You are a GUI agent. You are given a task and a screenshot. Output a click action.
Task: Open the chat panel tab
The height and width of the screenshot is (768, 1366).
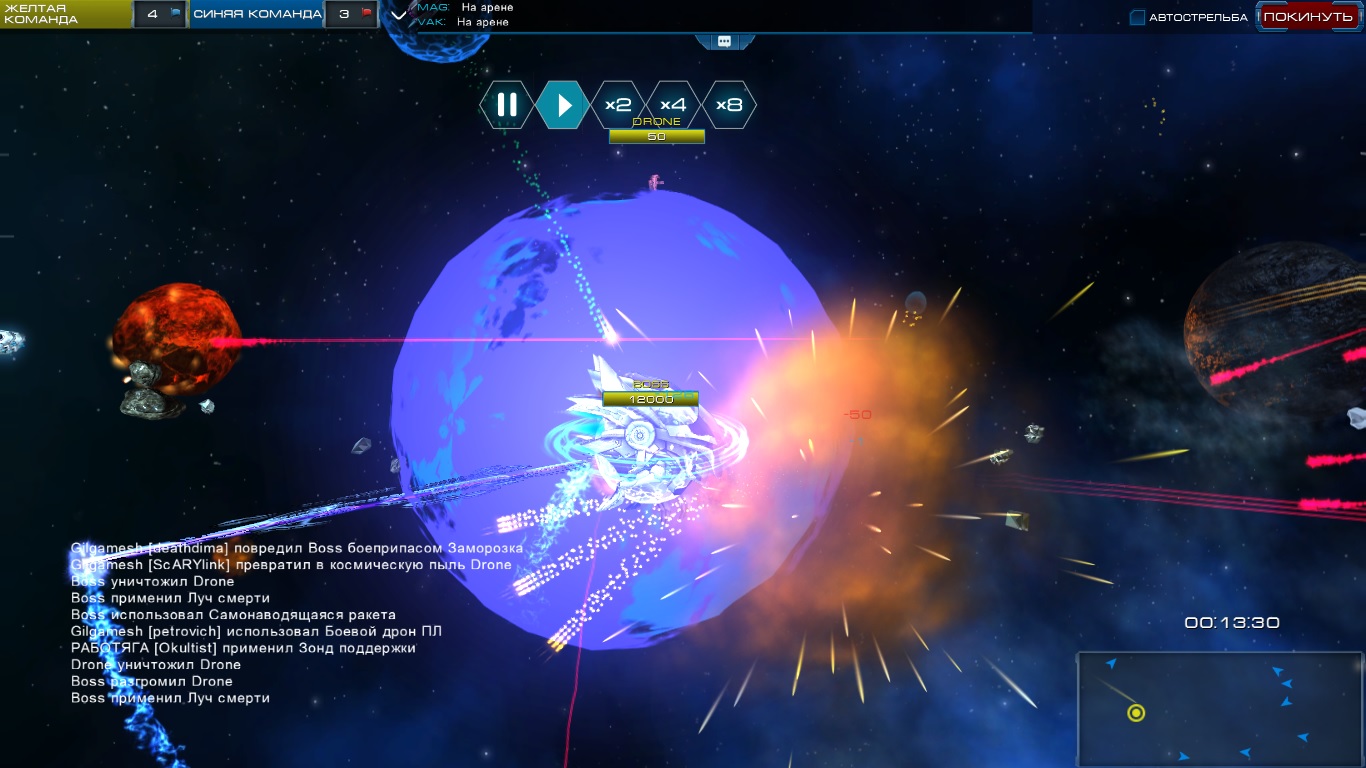pyautogui.click(x=724, y=41)
